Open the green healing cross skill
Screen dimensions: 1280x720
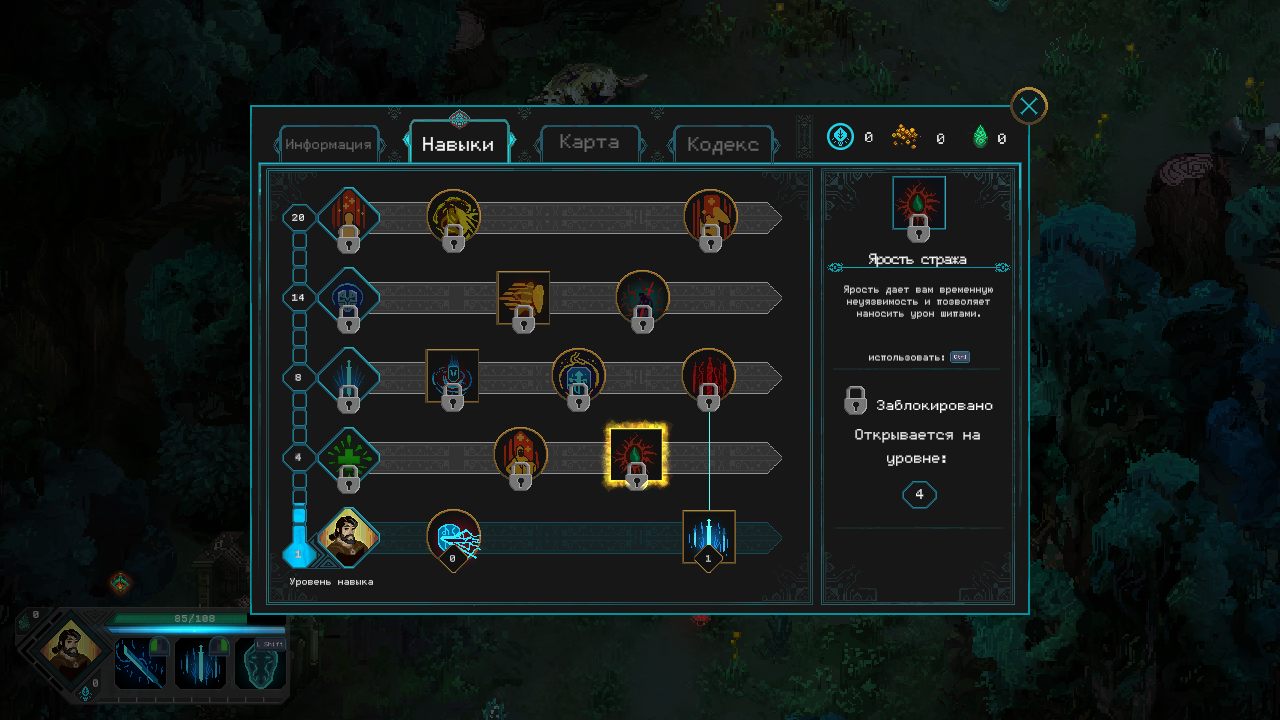pos(348,453)
